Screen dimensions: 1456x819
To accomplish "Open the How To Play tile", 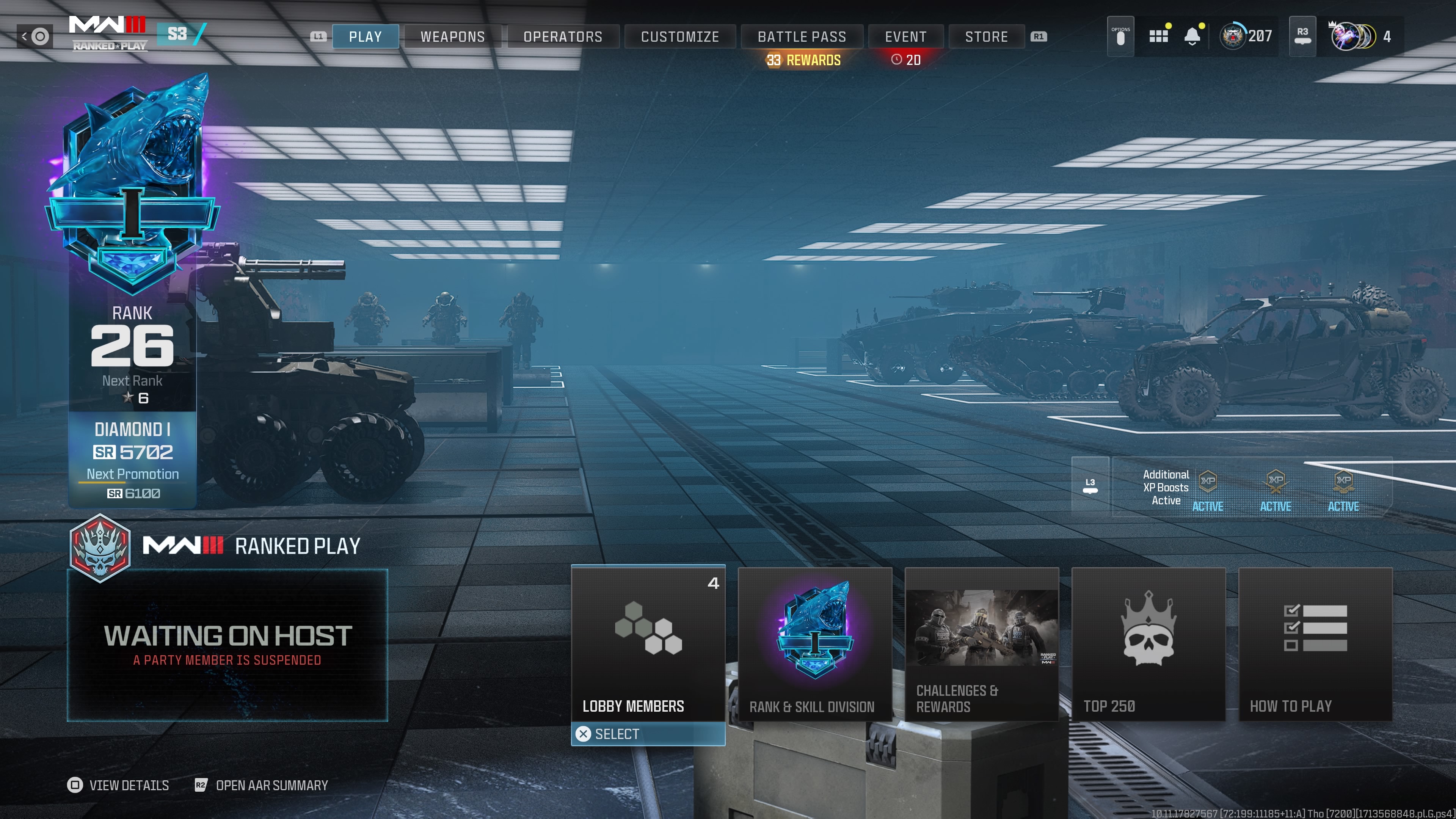I will (x=1315, y=644).
